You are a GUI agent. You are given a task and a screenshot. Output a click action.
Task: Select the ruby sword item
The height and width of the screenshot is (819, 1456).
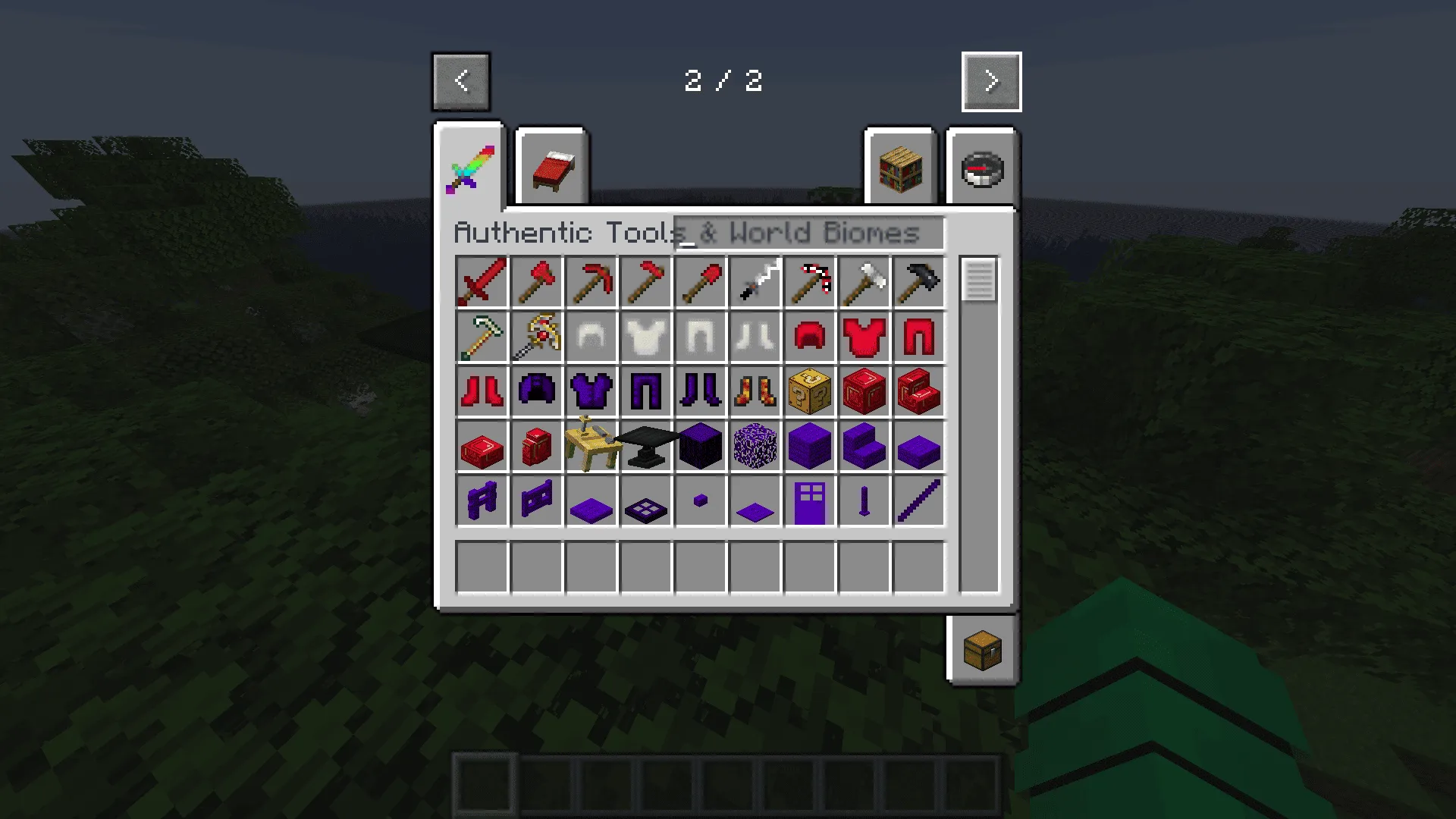point(482,282)
